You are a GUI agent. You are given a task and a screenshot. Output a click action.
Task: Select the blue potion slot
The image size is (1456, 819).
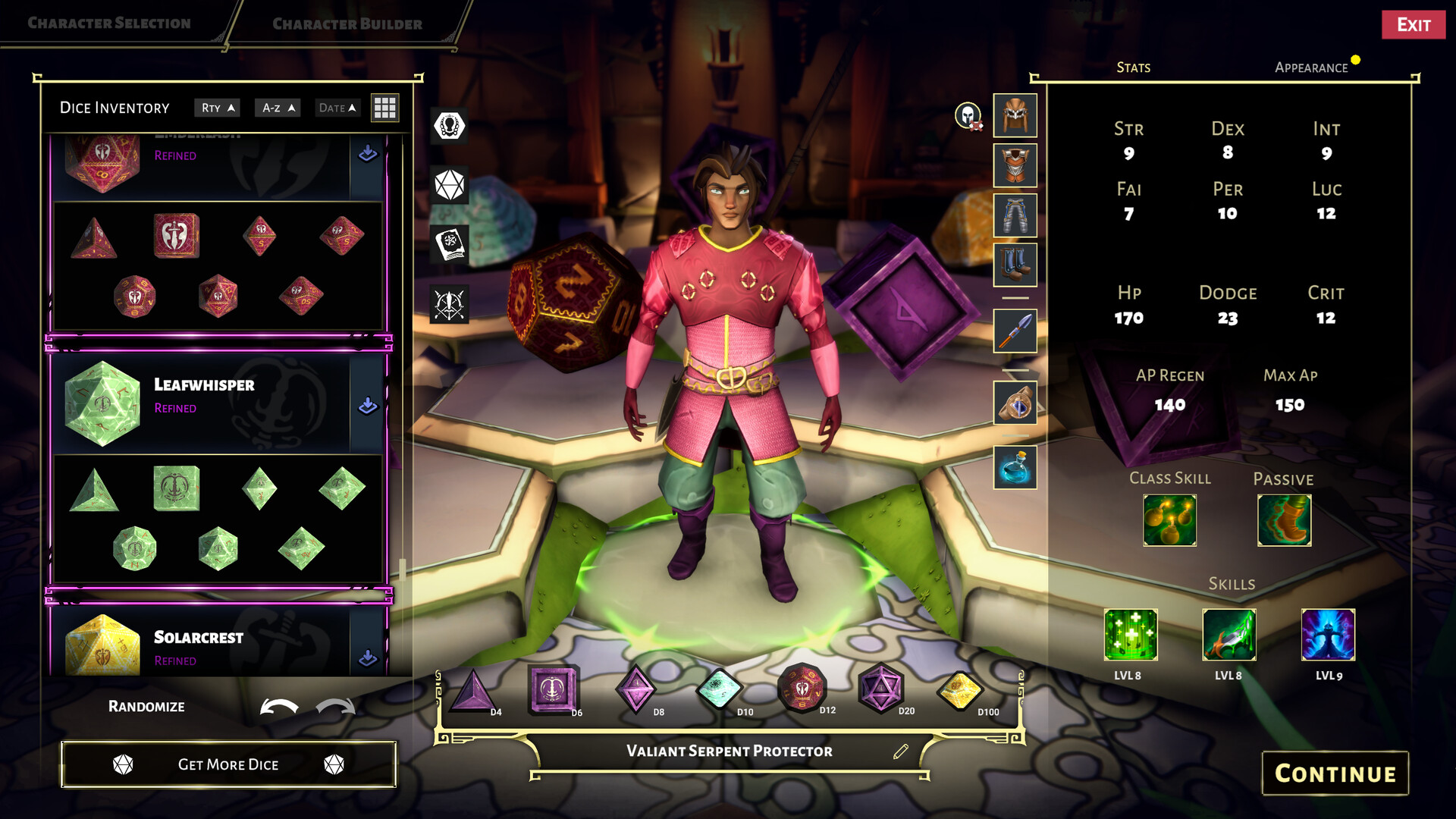(1015, 467)
